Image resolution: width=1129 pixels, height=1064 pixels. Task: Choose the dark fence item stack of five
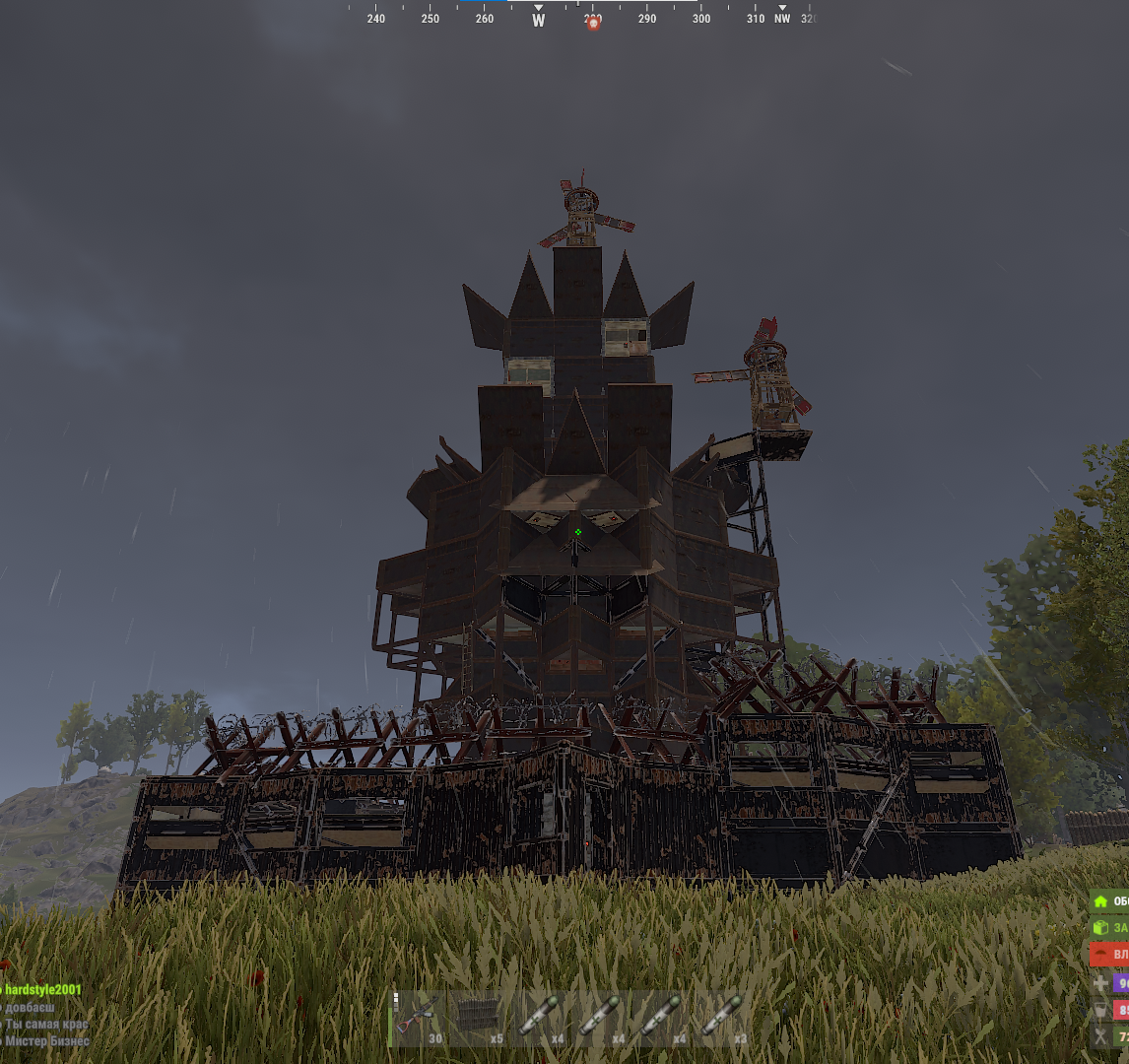tap(480, 1019)
